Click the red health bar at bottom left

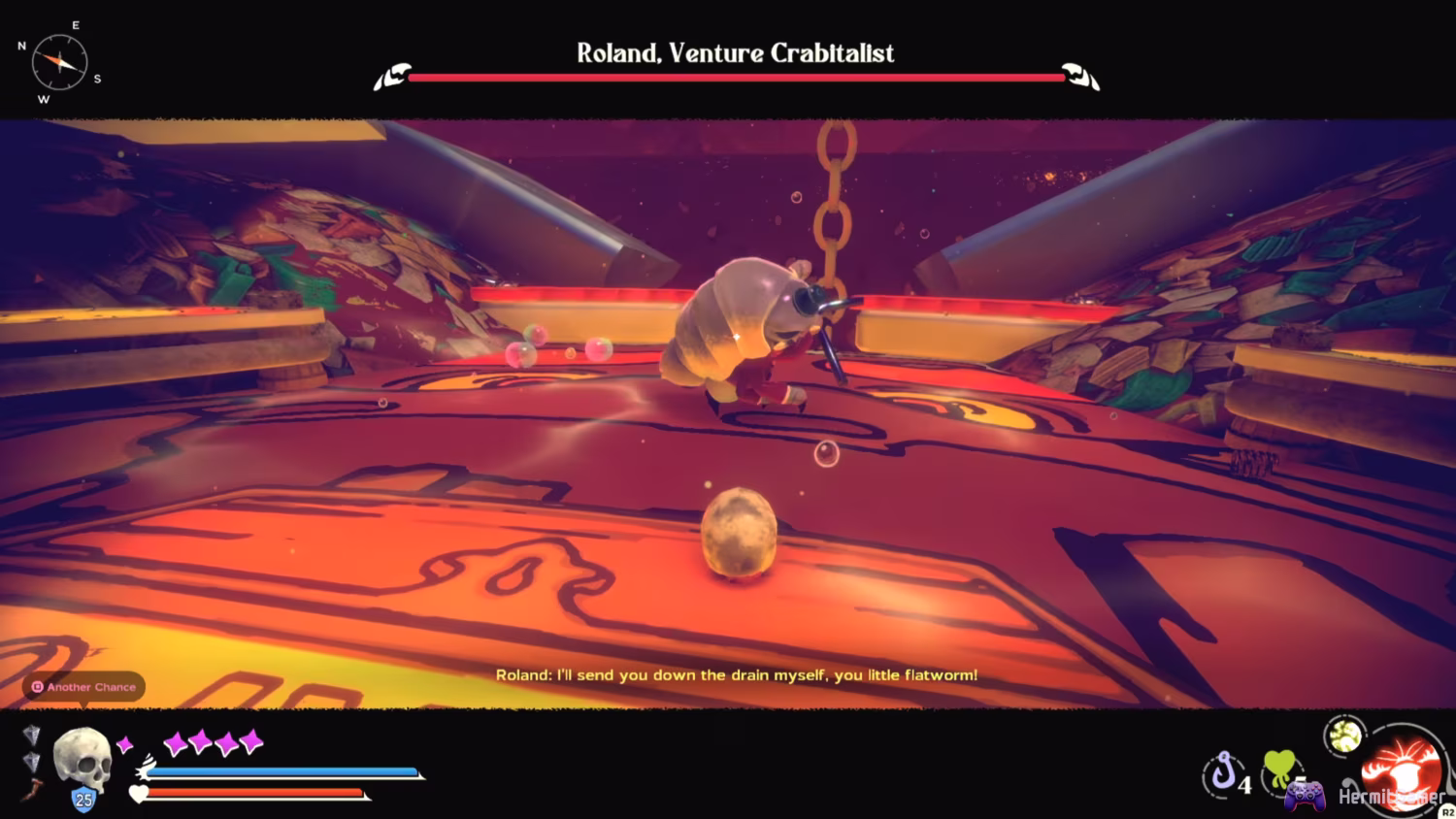252,793
